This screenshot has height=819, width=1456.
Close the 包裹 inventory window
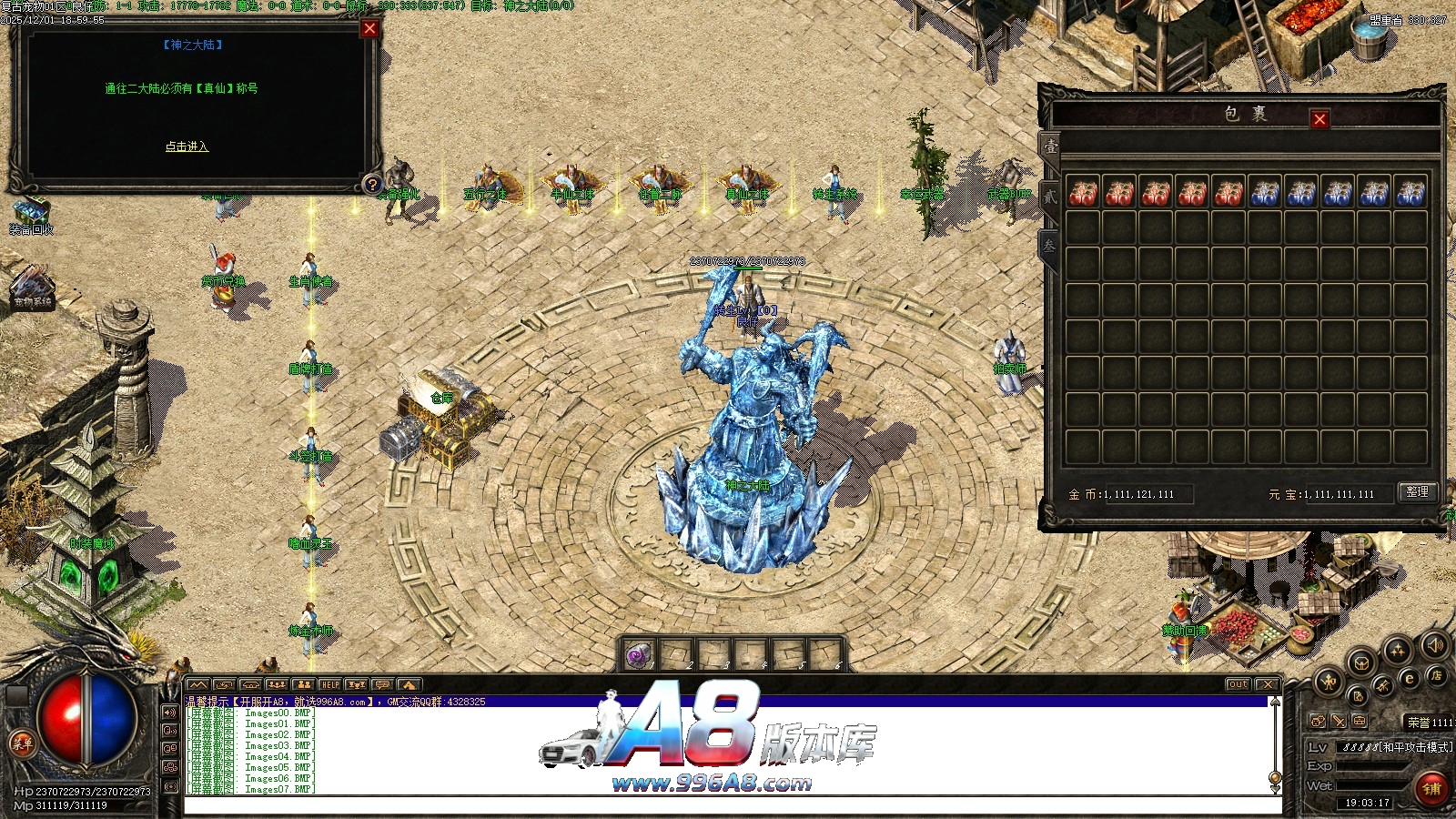tap(1319, 118)
